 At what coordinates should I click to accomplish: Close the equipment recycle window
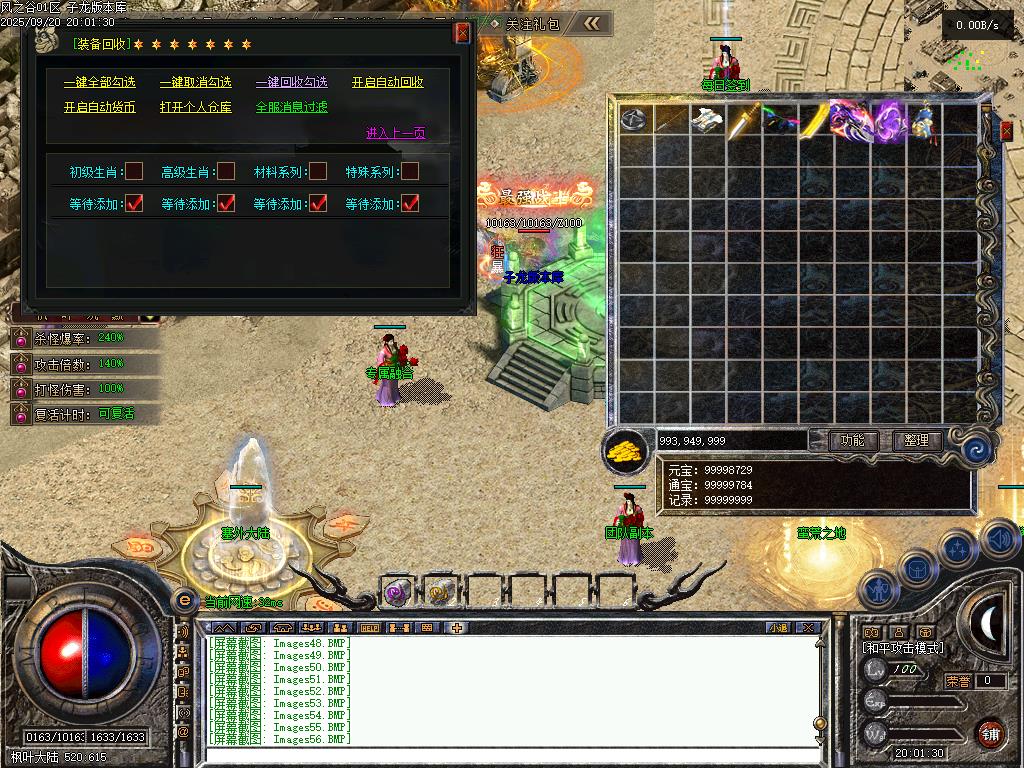(x=462, y=33)
